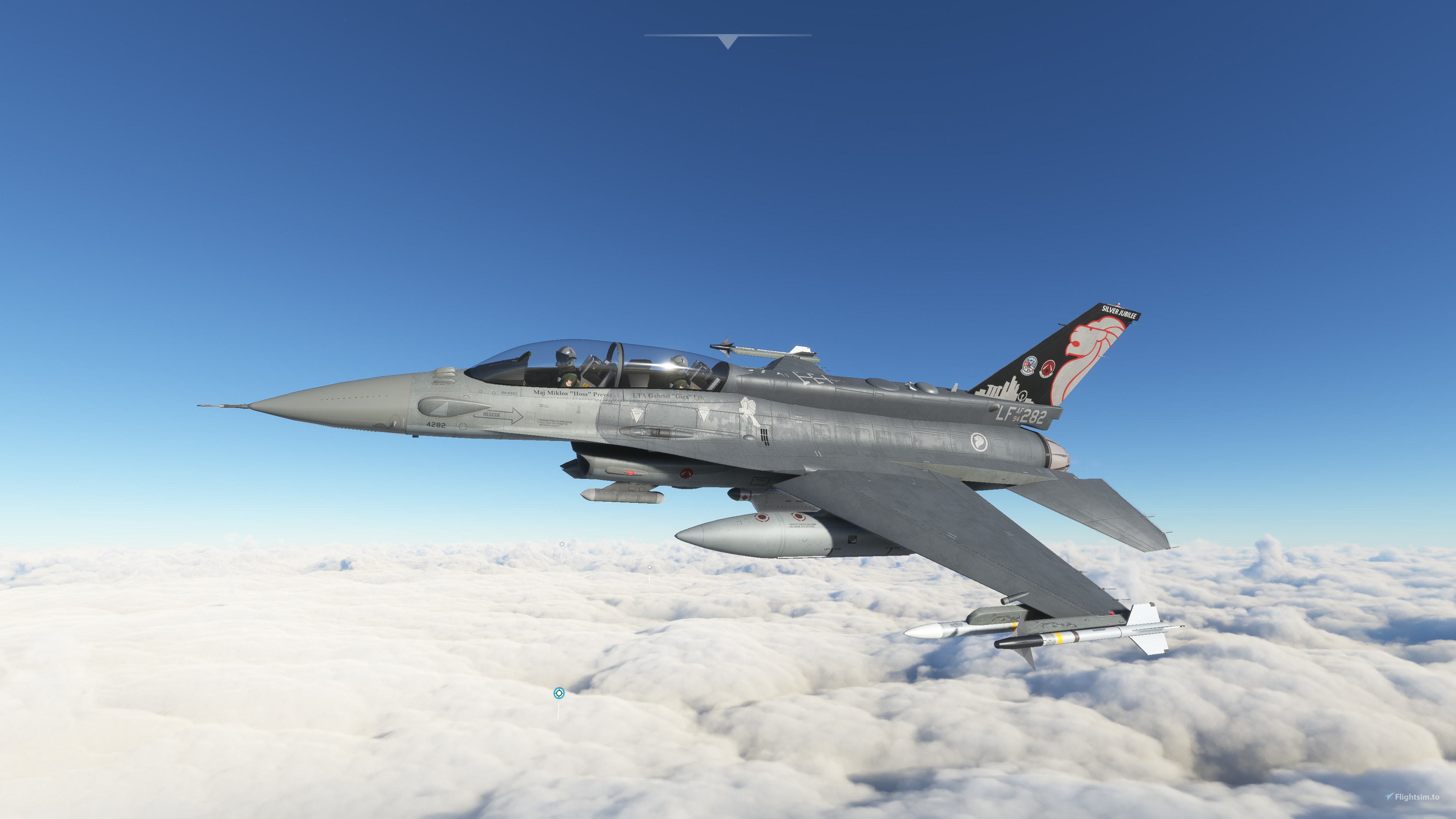Open the toolbar using the top arrow handle

tap(728, 41)
